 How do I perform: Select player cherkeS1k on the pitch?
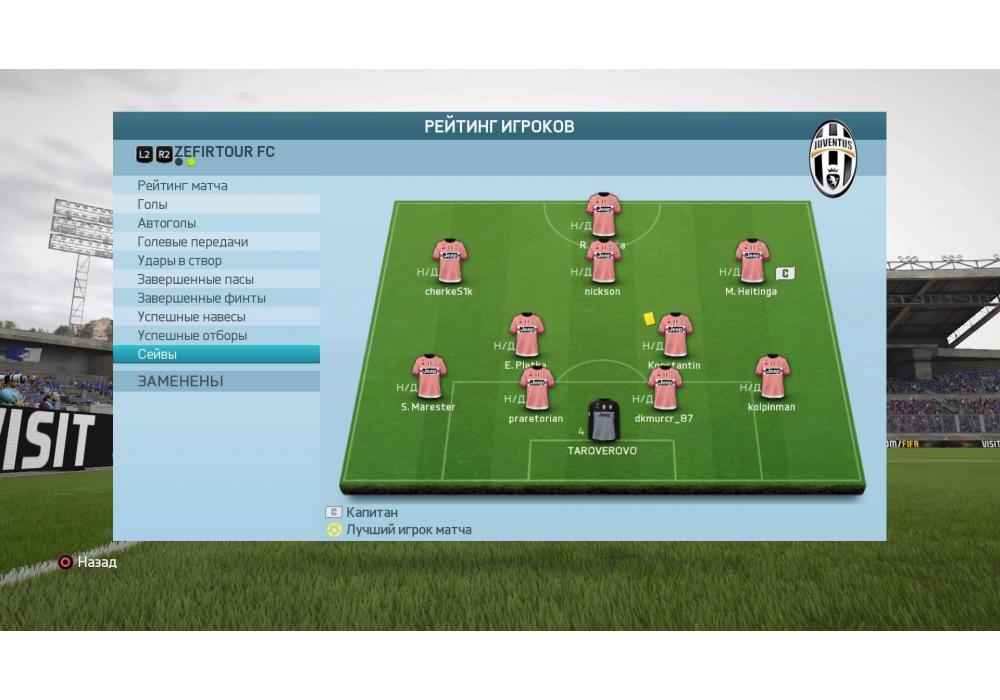tap(449, 261)
